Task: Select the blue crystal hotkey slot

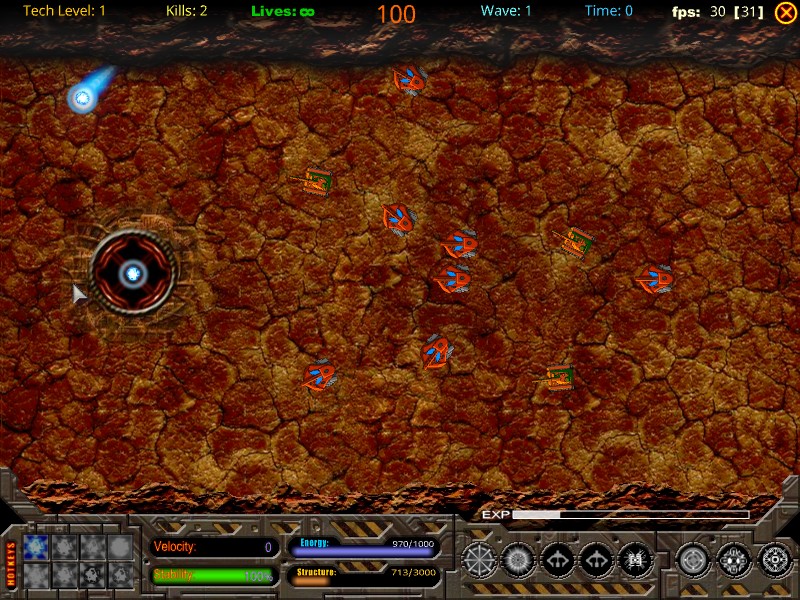Action: point(36,546)
